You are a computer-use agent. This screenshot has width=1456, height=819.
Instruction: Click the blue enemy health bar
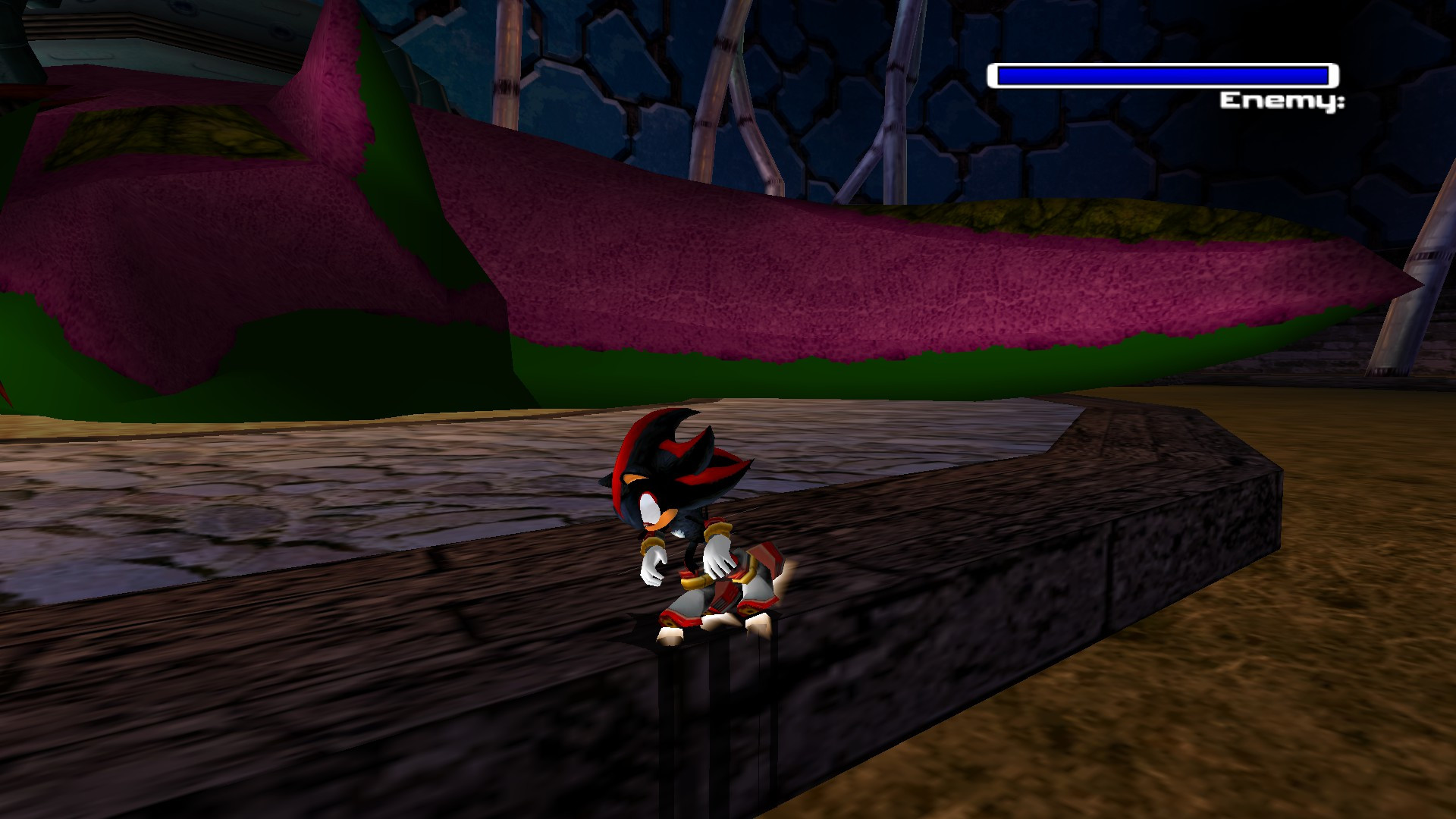pyautogui.click(x=1160, y=74)
